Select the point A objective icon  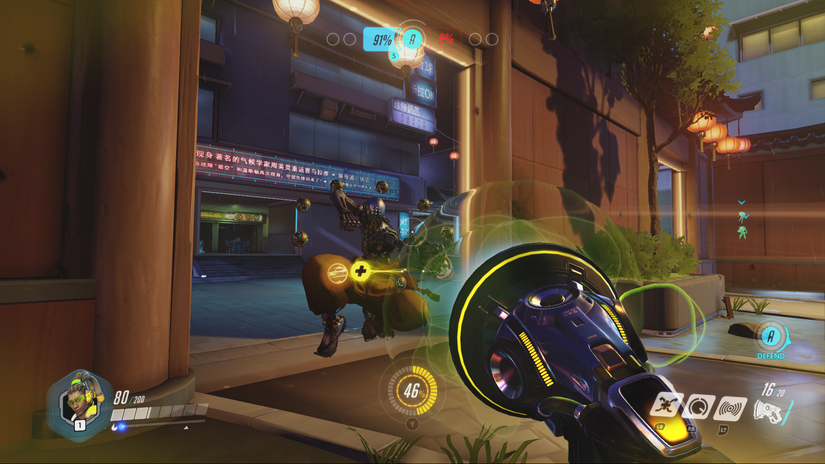click(412, 39)
